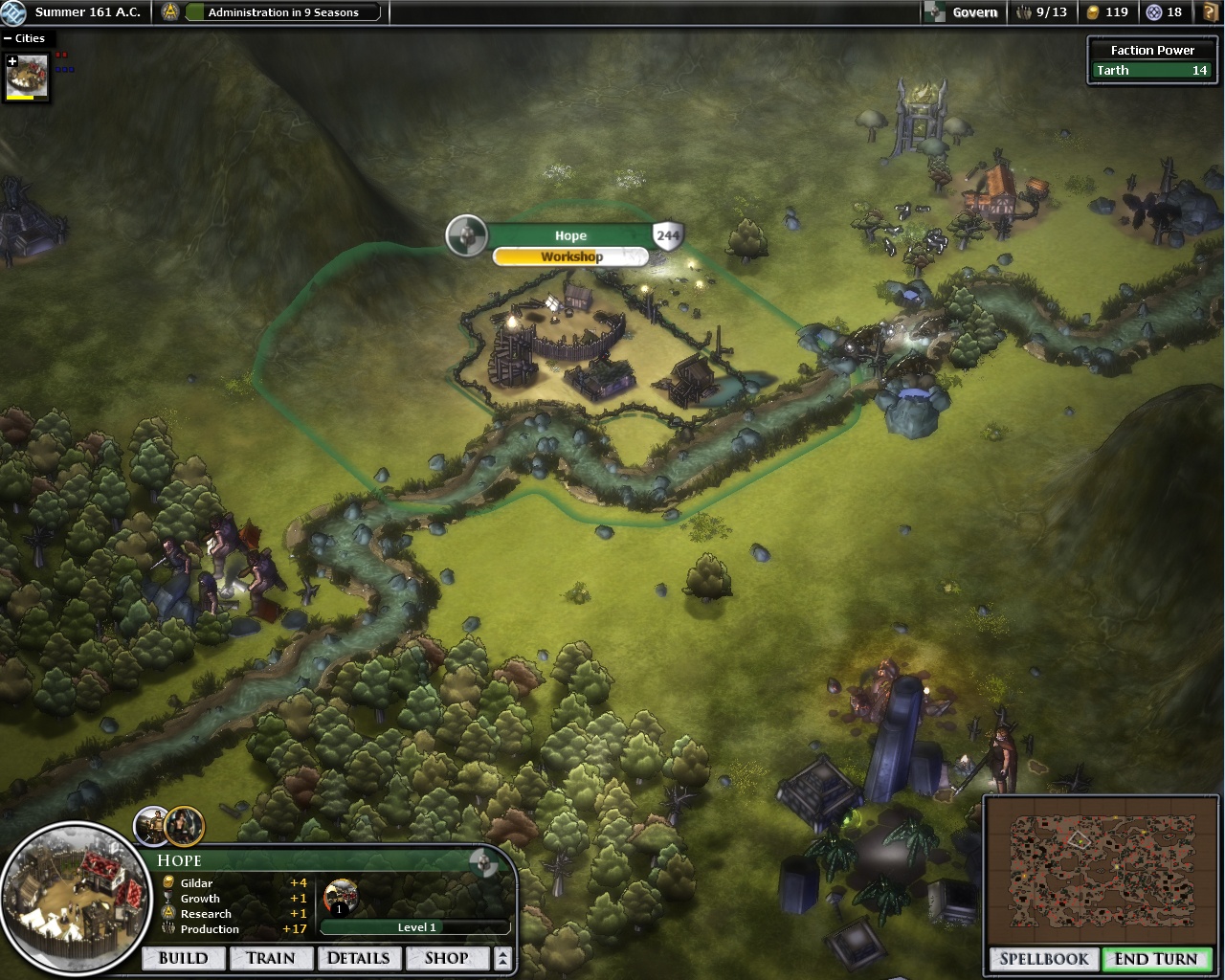Image resolution: width=1225 pixels, height=980 pixels.
Task: Click the Workshop production bar under Hope
Action: 571,256
